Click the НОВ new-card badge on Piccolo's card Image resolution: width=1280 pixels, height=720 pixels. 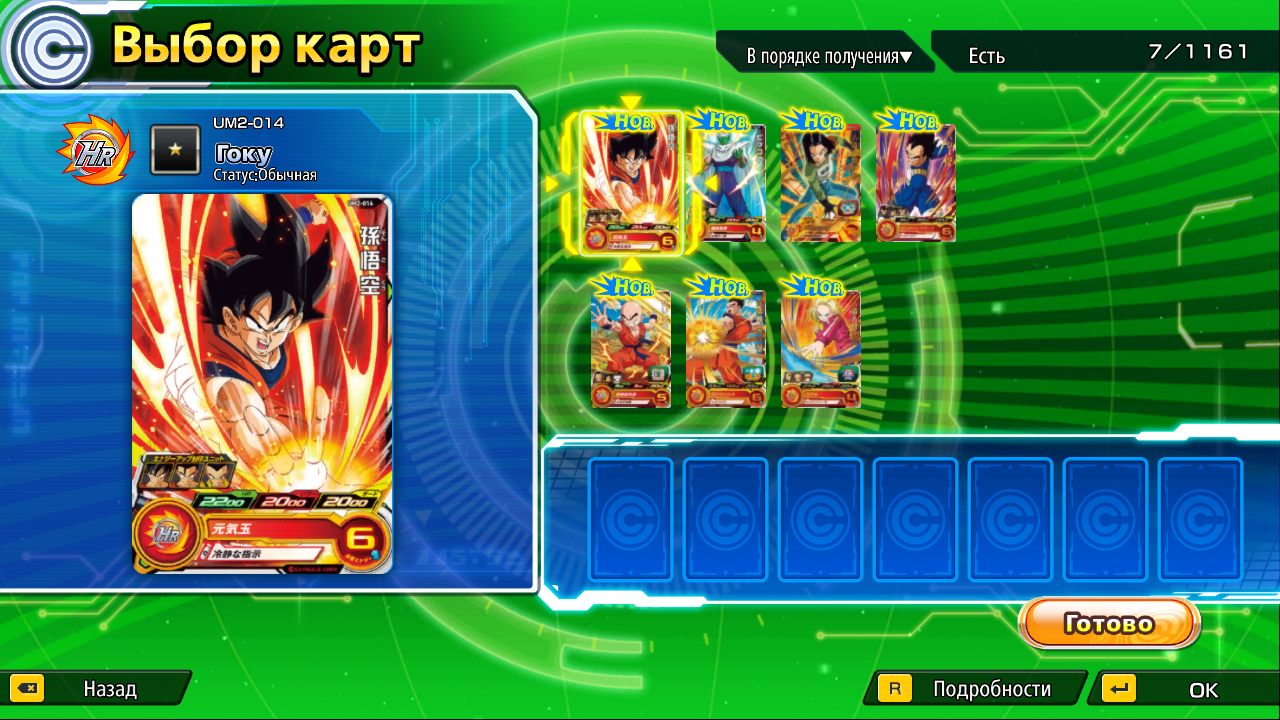coord(723,122)
